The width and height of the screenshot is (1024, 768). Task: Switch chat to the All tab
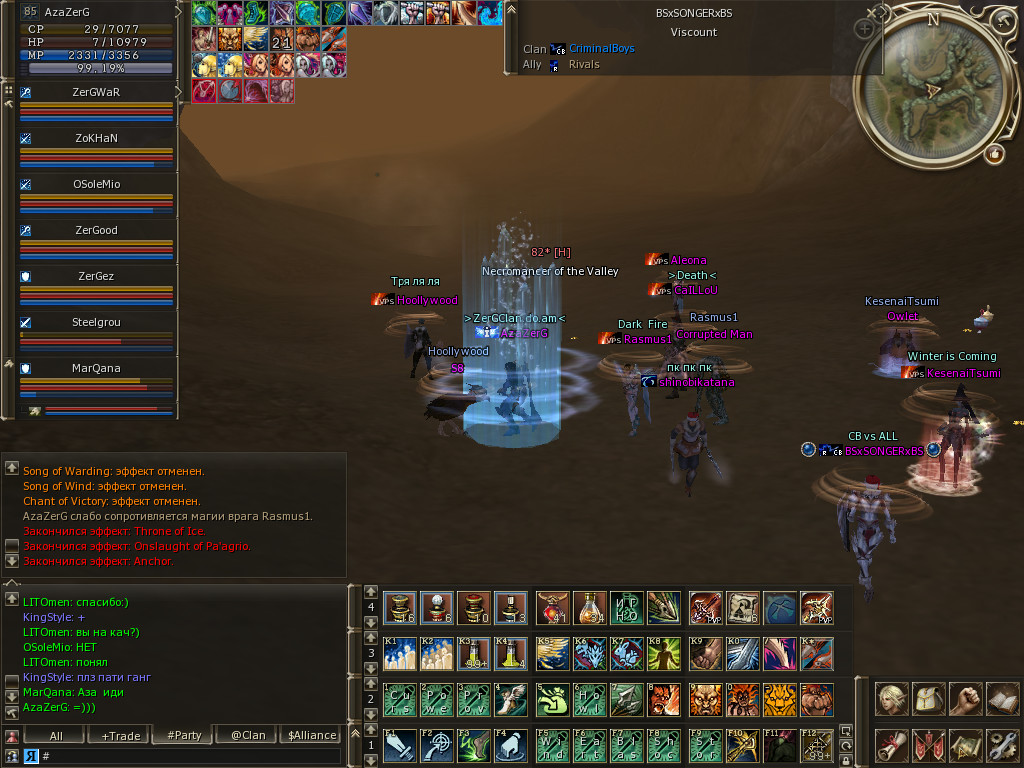[56, 735]
